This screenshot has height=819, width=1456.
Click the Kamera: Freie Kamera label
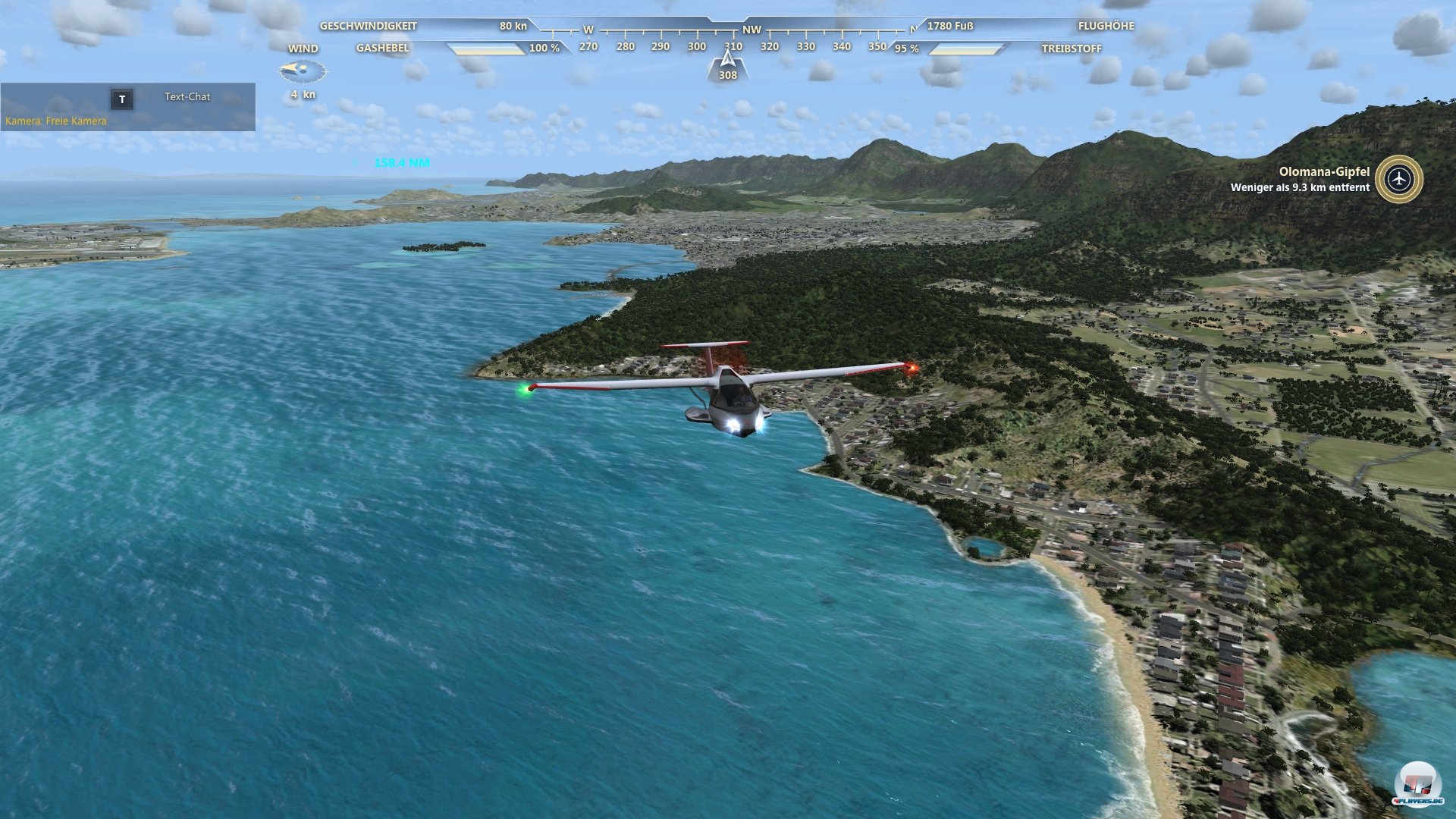55,120
